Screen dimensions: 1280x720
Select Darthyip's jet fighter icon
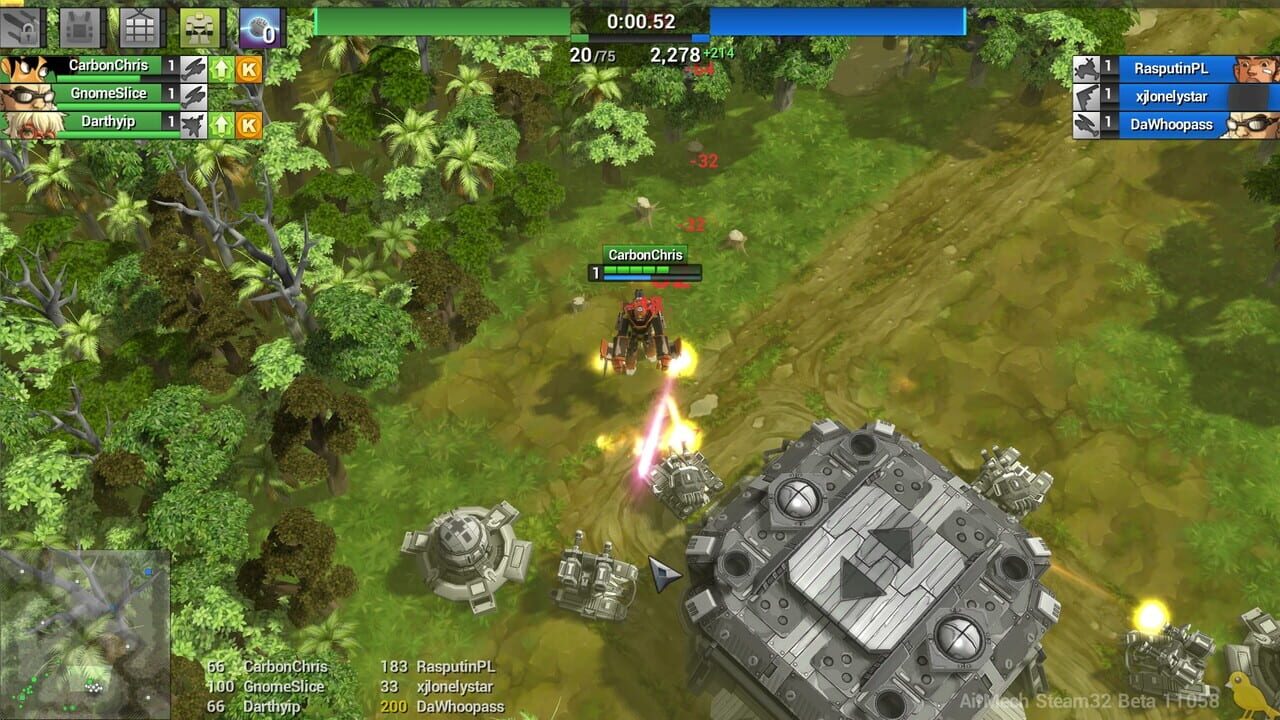coord(194,124)
